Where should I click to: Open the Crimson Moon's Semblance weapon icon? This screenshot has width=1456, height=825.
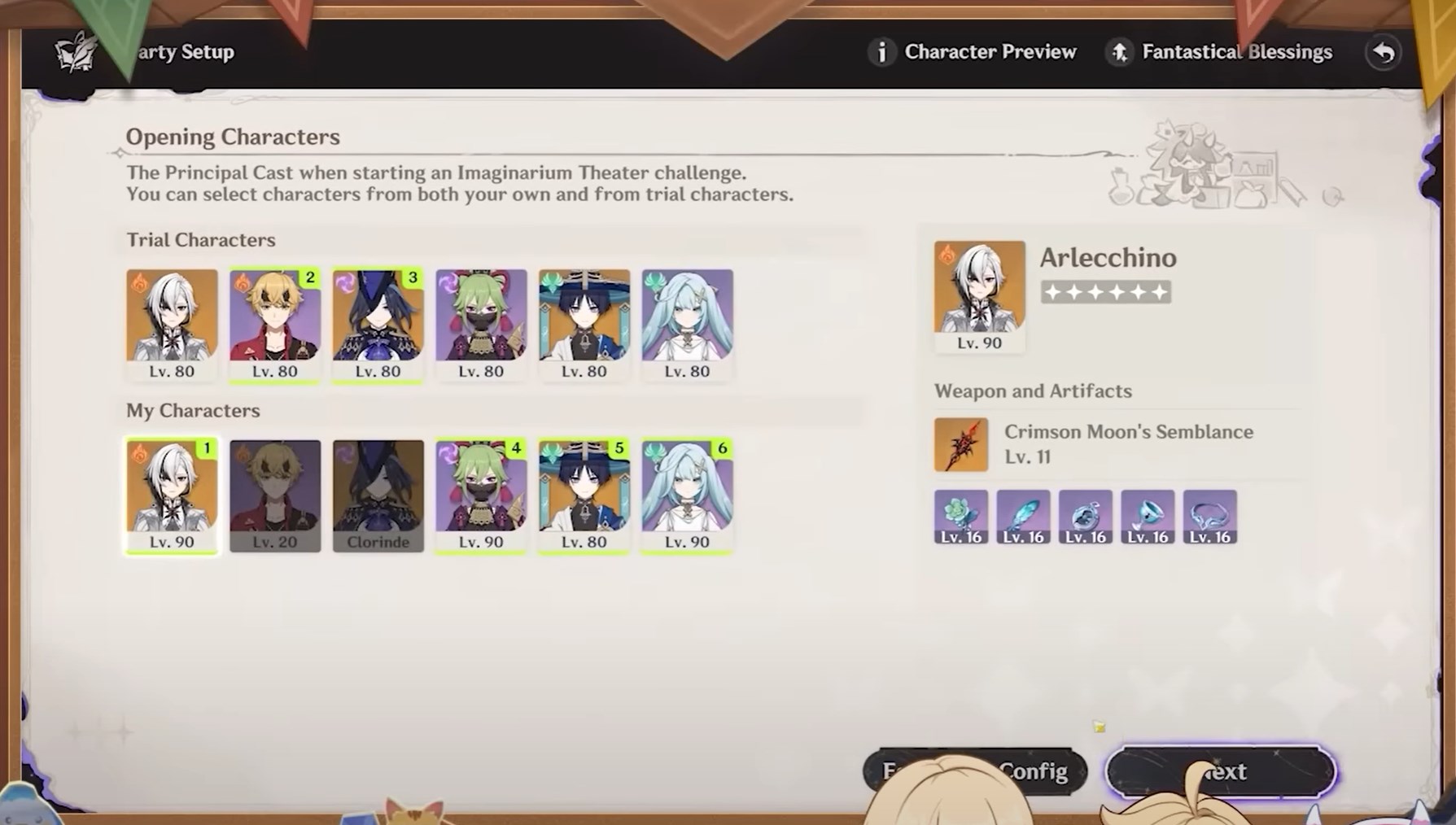961,444
